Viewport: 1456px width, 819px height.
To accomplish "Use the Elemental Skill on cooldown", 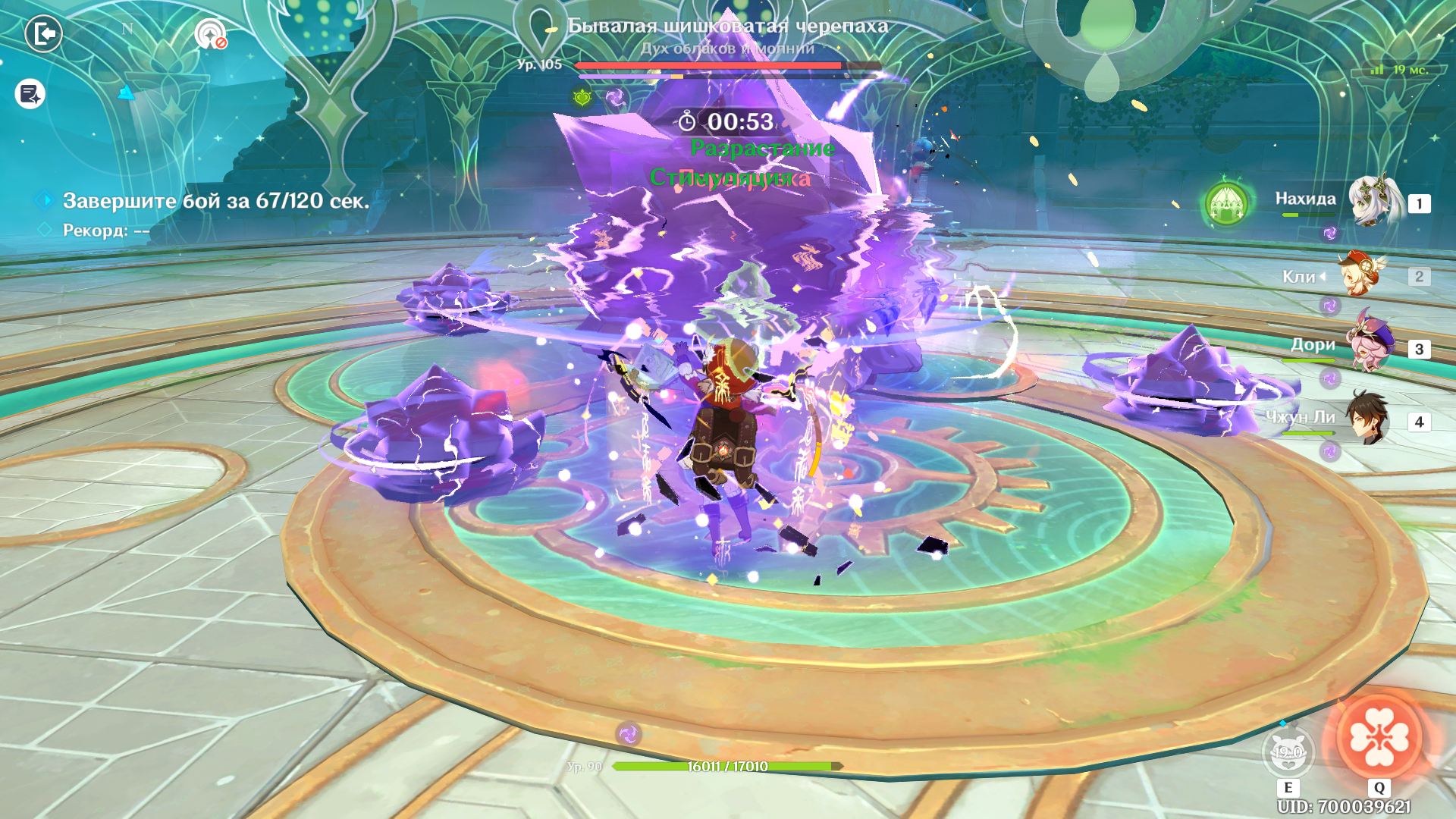I will [x=1288, y=752].
